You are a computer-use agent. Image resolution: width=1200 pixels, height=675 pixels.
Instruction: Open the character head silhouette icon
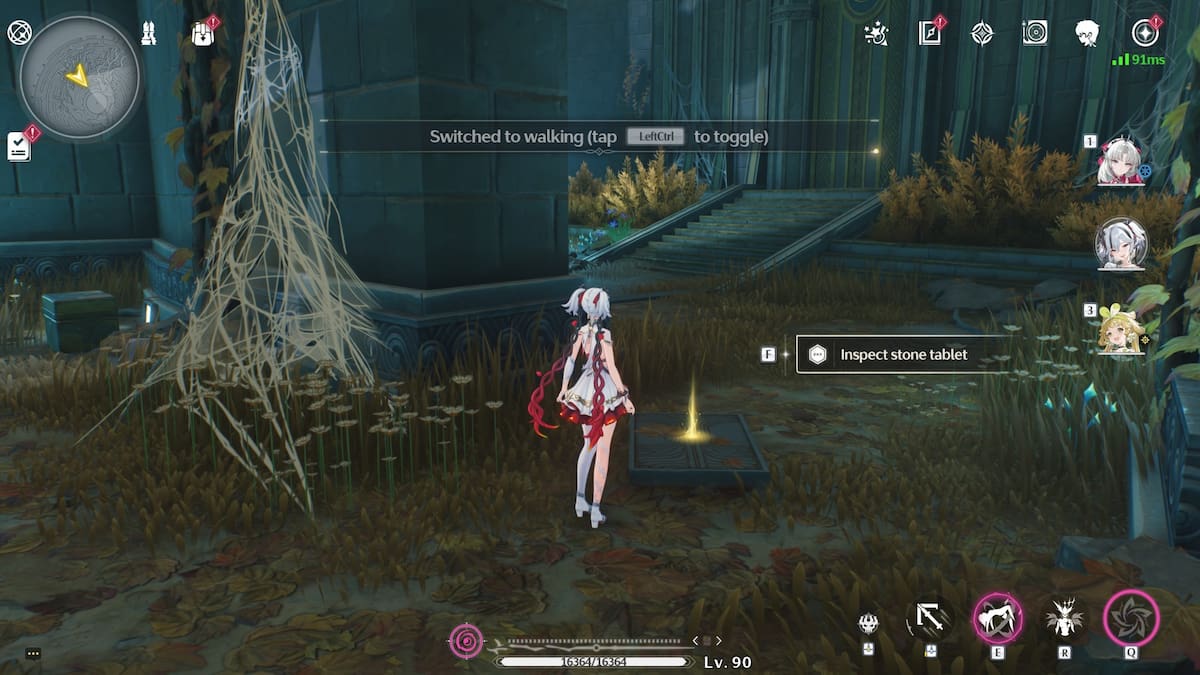[1088, 33]
